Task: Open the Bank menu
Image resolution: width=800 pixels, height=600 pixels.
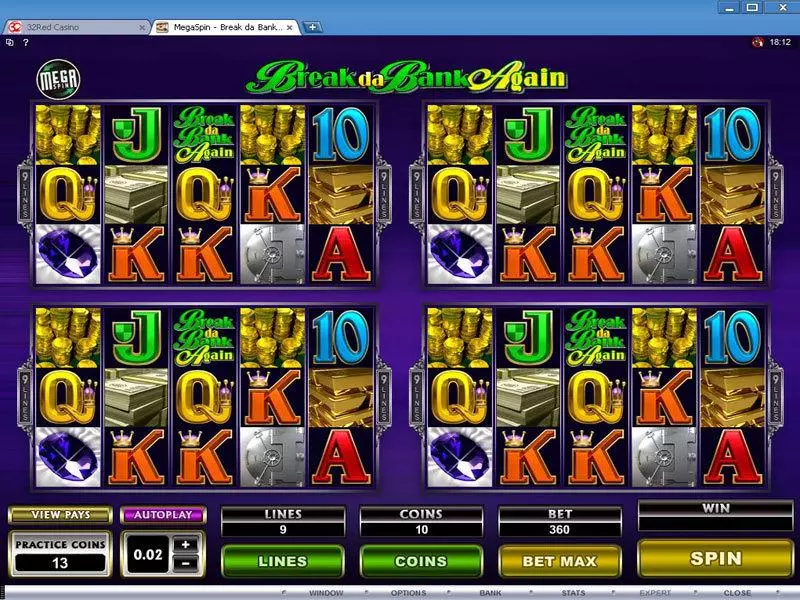Action: pos(490,593)
